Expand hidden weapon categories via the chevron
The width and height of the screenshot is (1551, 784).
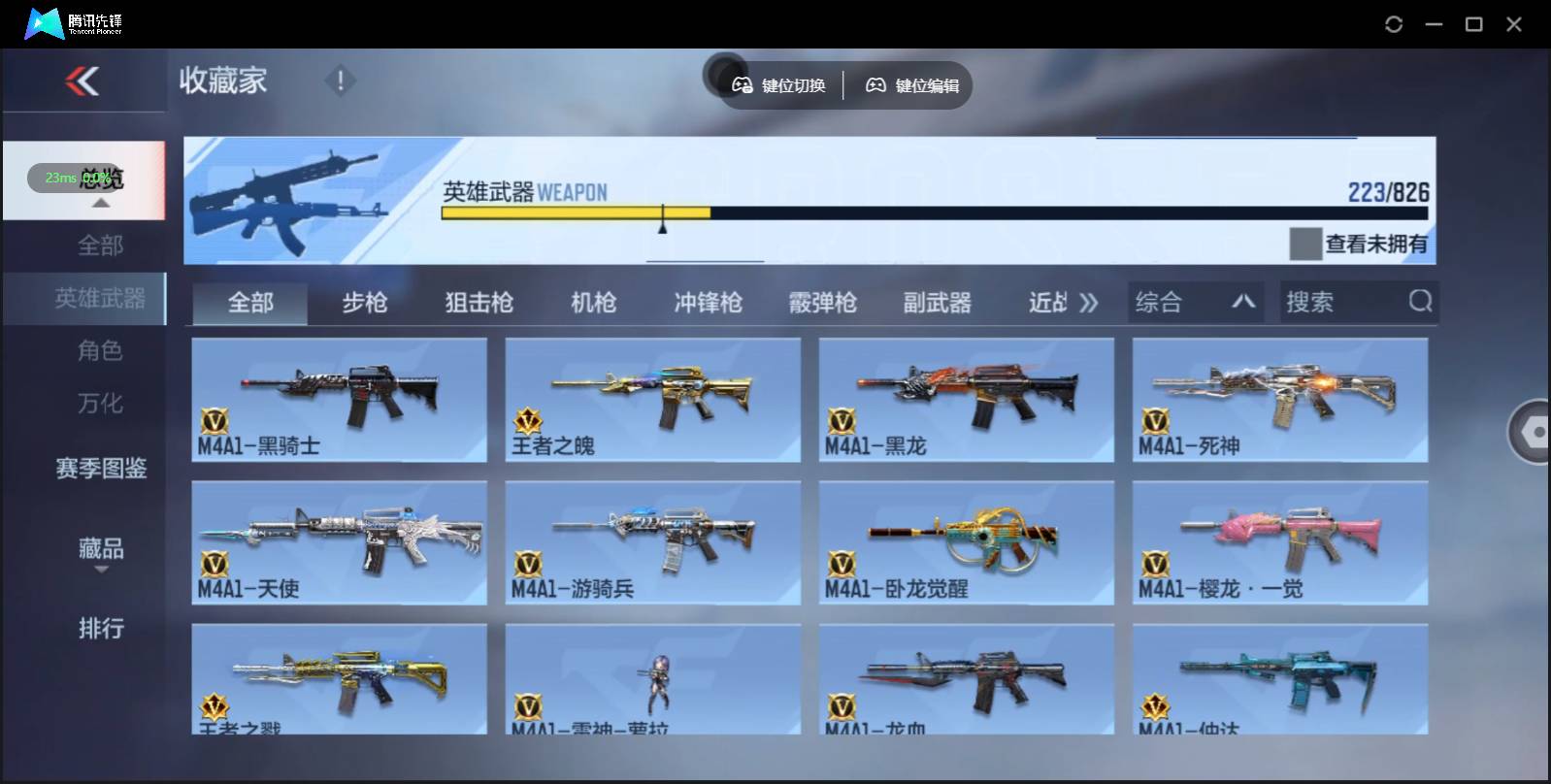(x=1090, y=302)
